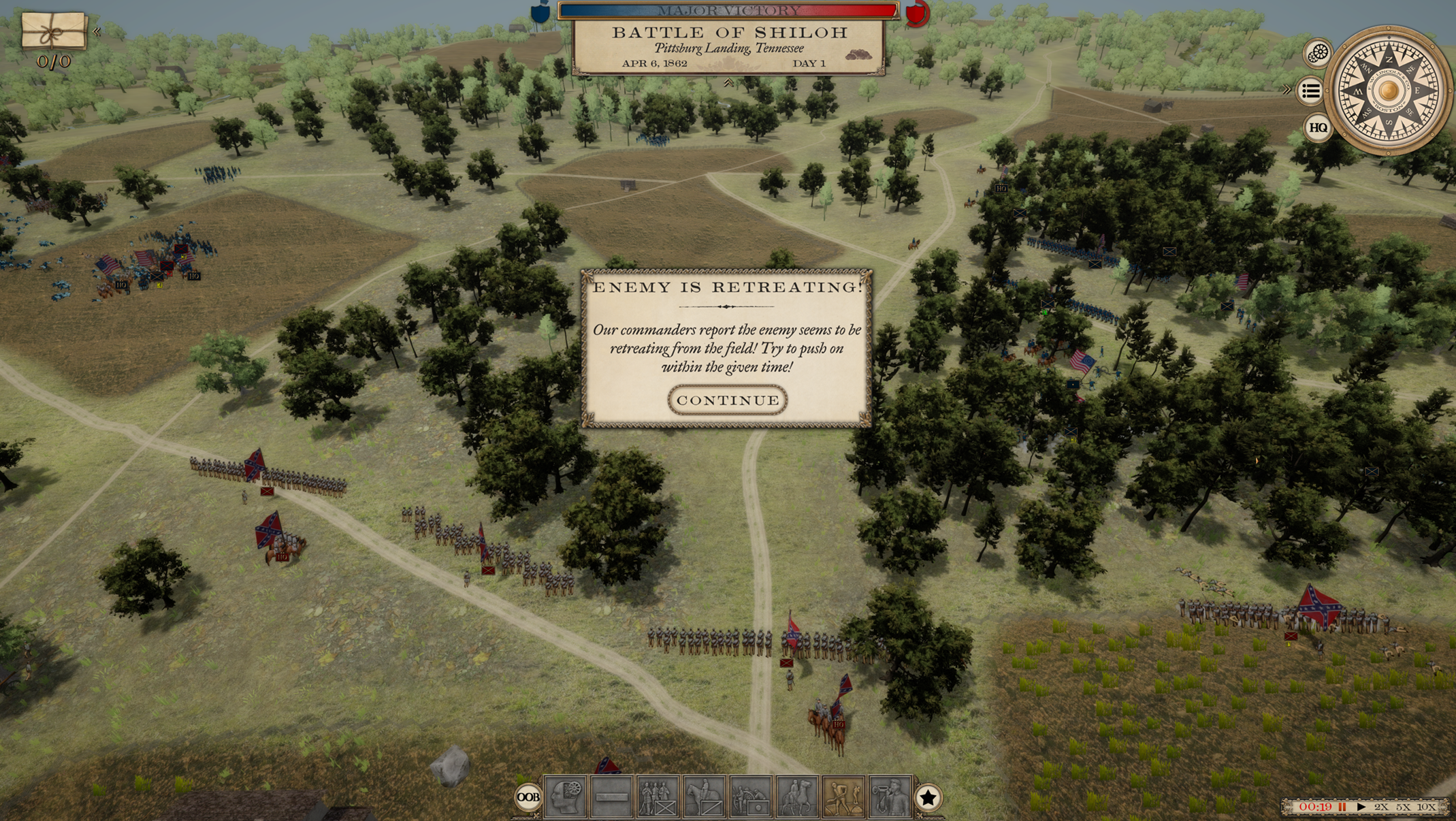Open settings with the gears button

(x=1318, y=53)
